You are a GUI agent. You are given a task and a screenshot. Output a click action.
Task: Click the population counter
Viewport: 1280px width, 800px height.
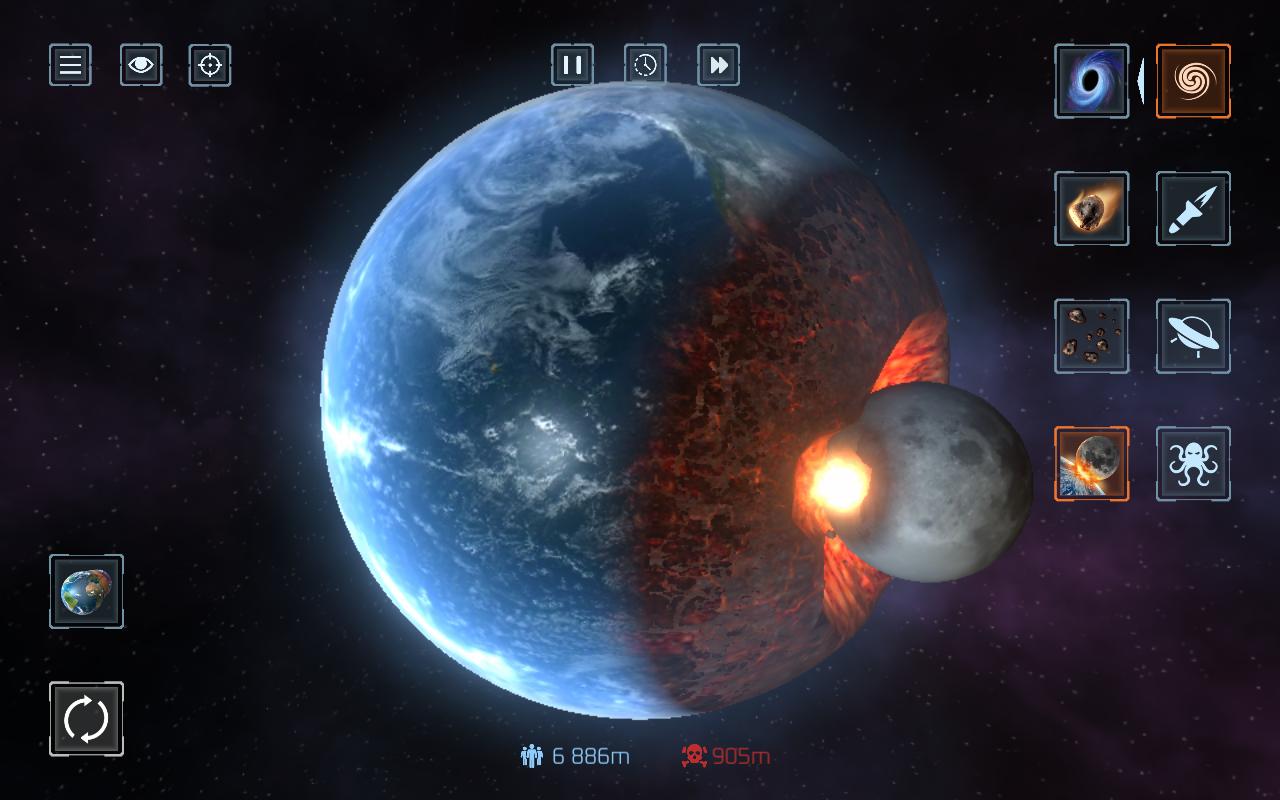pyautogui.click(x=575, y=757)
